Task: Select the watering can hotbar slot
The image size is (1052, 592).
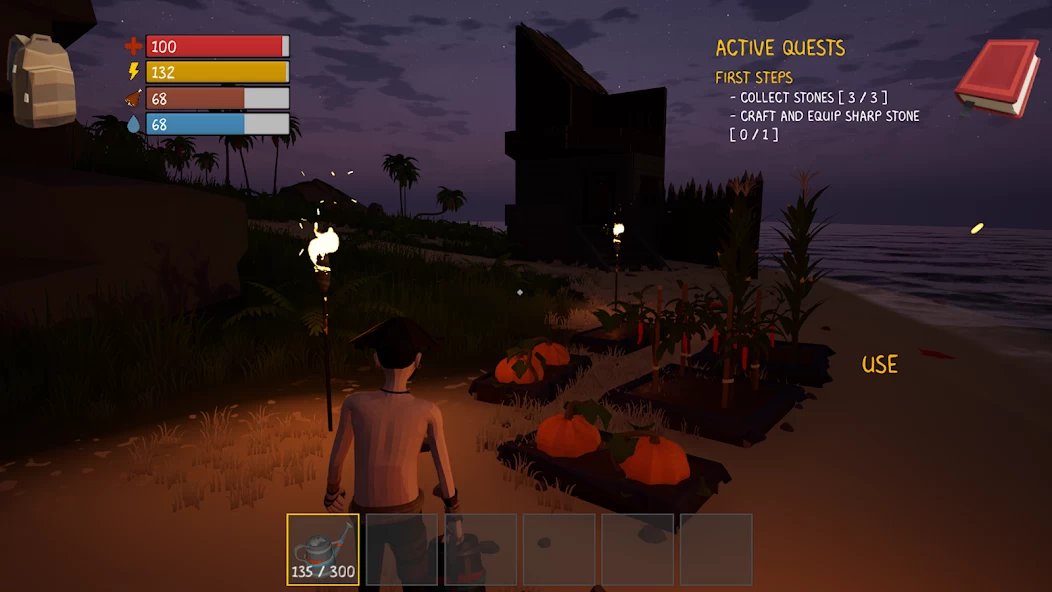Action: [x=323, y=549]
